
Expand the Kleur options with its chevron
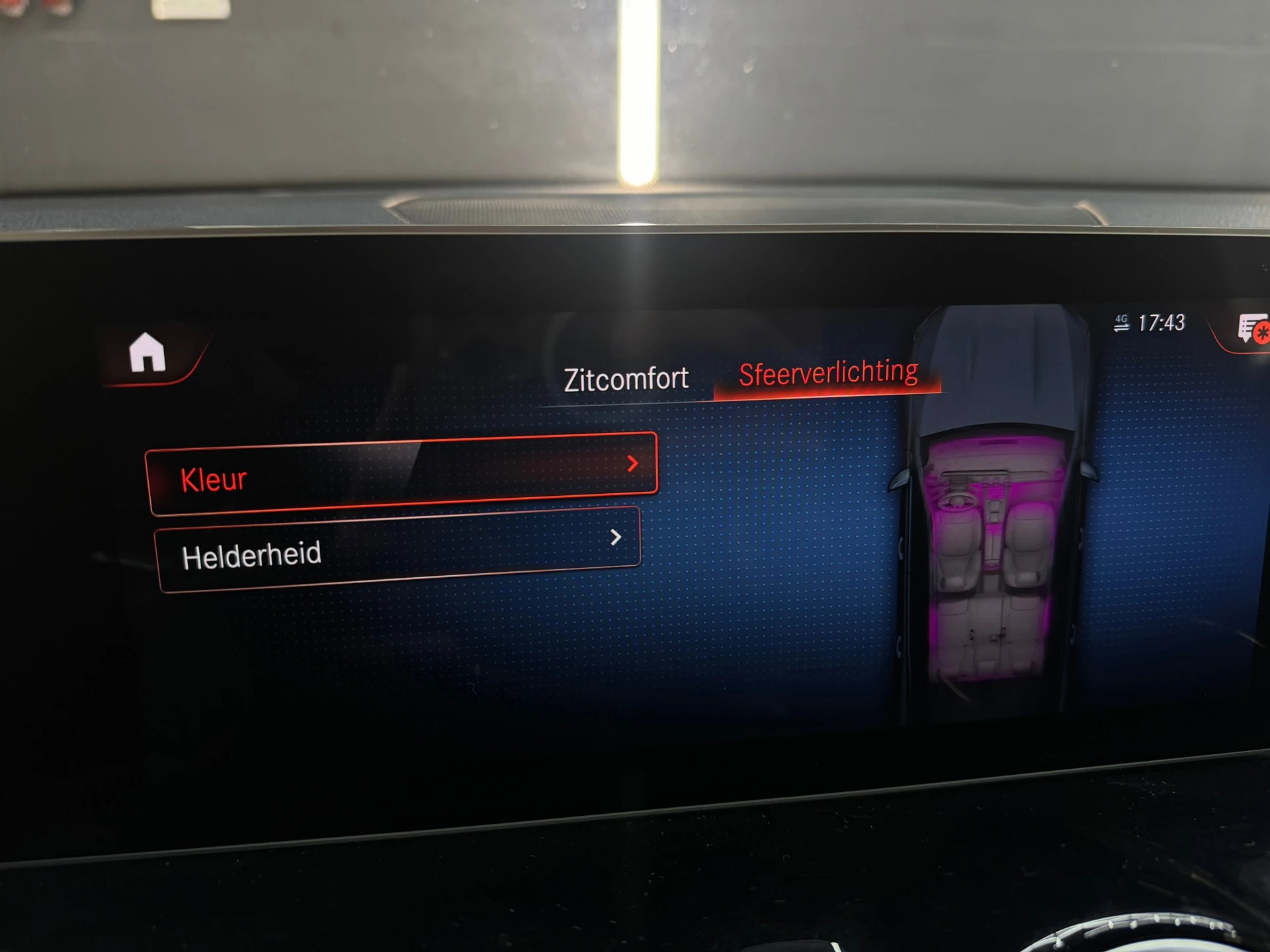point(634,465)
